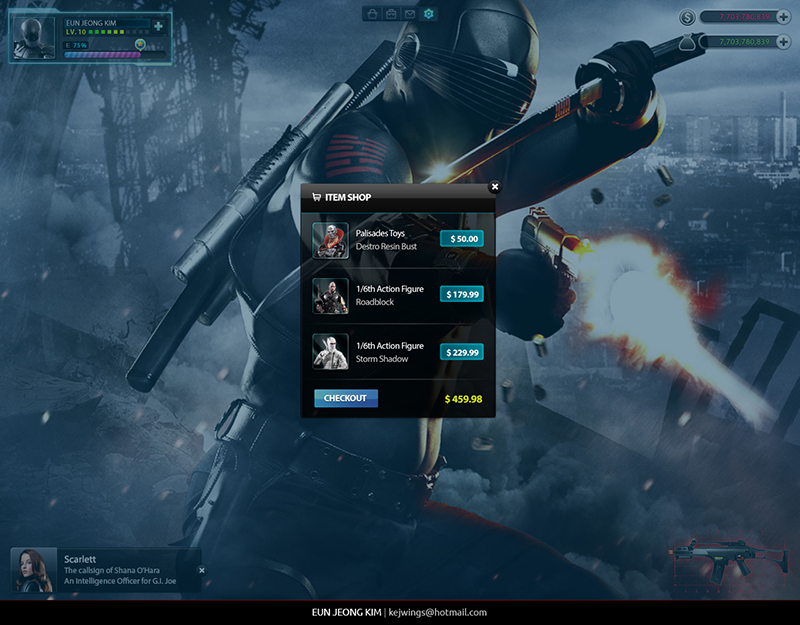Viewport: 800px width, 625px height.
Task: Open the shopping basket icon in top toolbar
Action: click(x=372, y=14)
